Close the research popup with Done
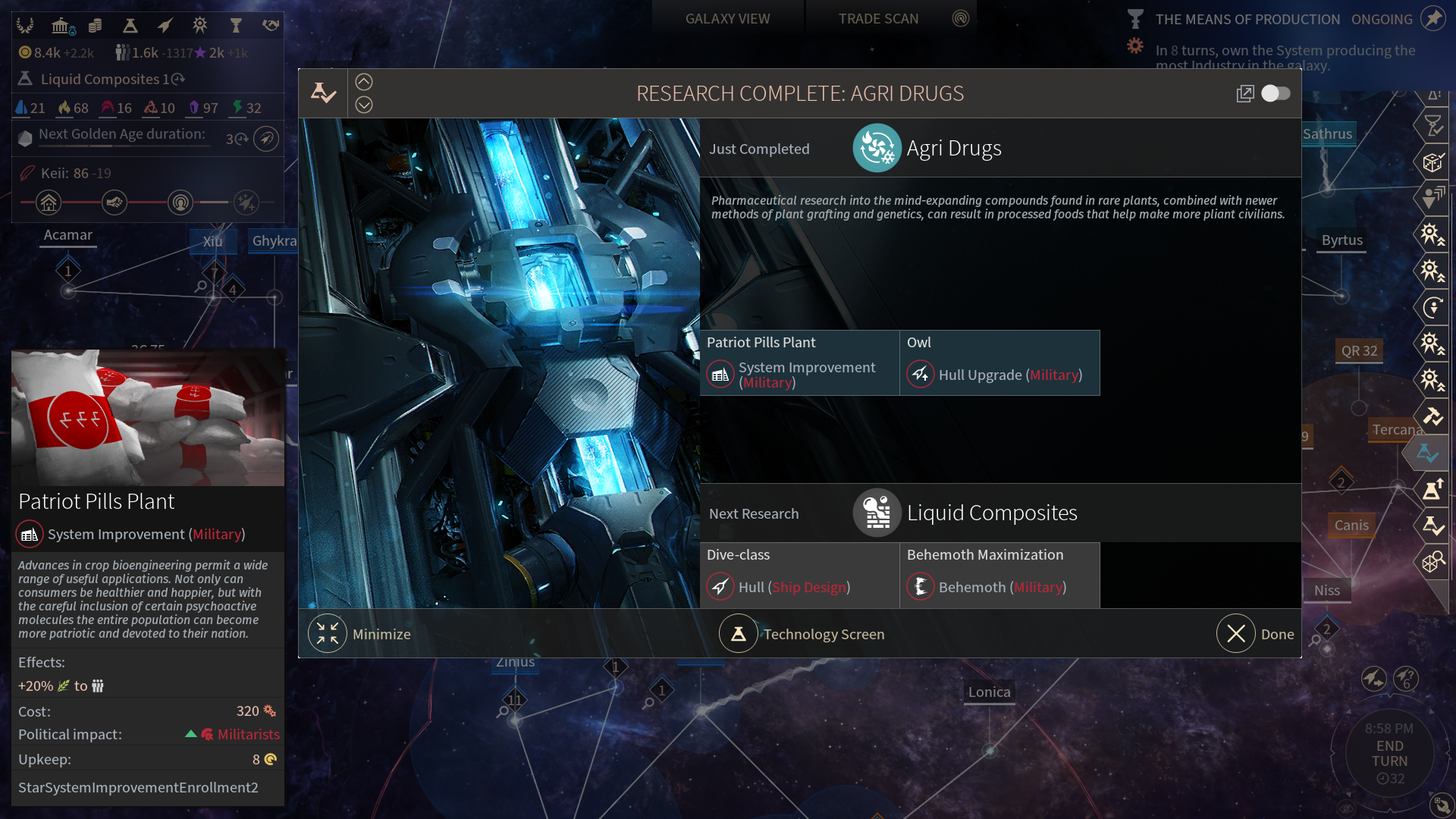 [x=1237, y=634]
